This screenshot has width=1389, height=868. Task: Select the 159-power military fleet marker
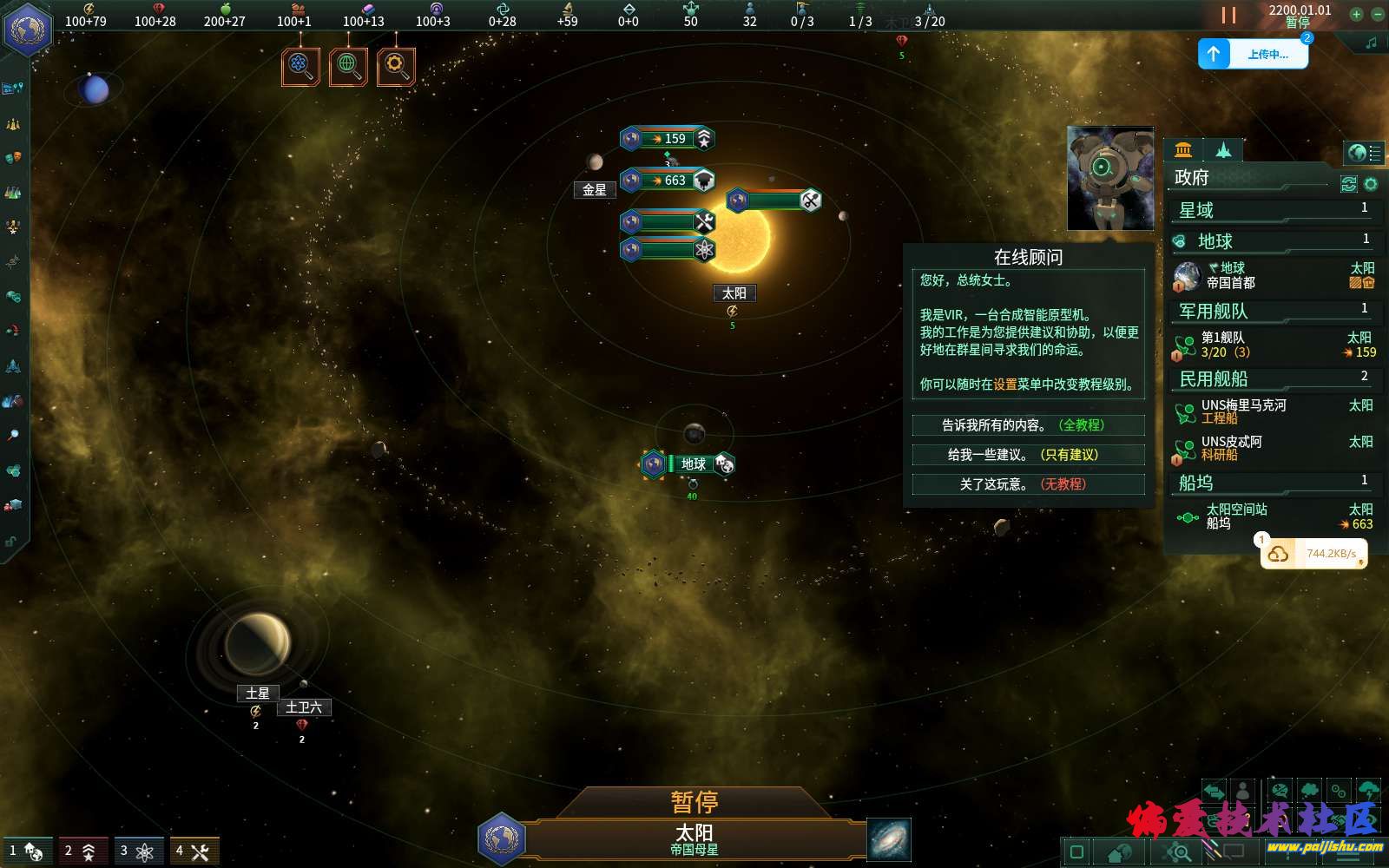point(667,138)
